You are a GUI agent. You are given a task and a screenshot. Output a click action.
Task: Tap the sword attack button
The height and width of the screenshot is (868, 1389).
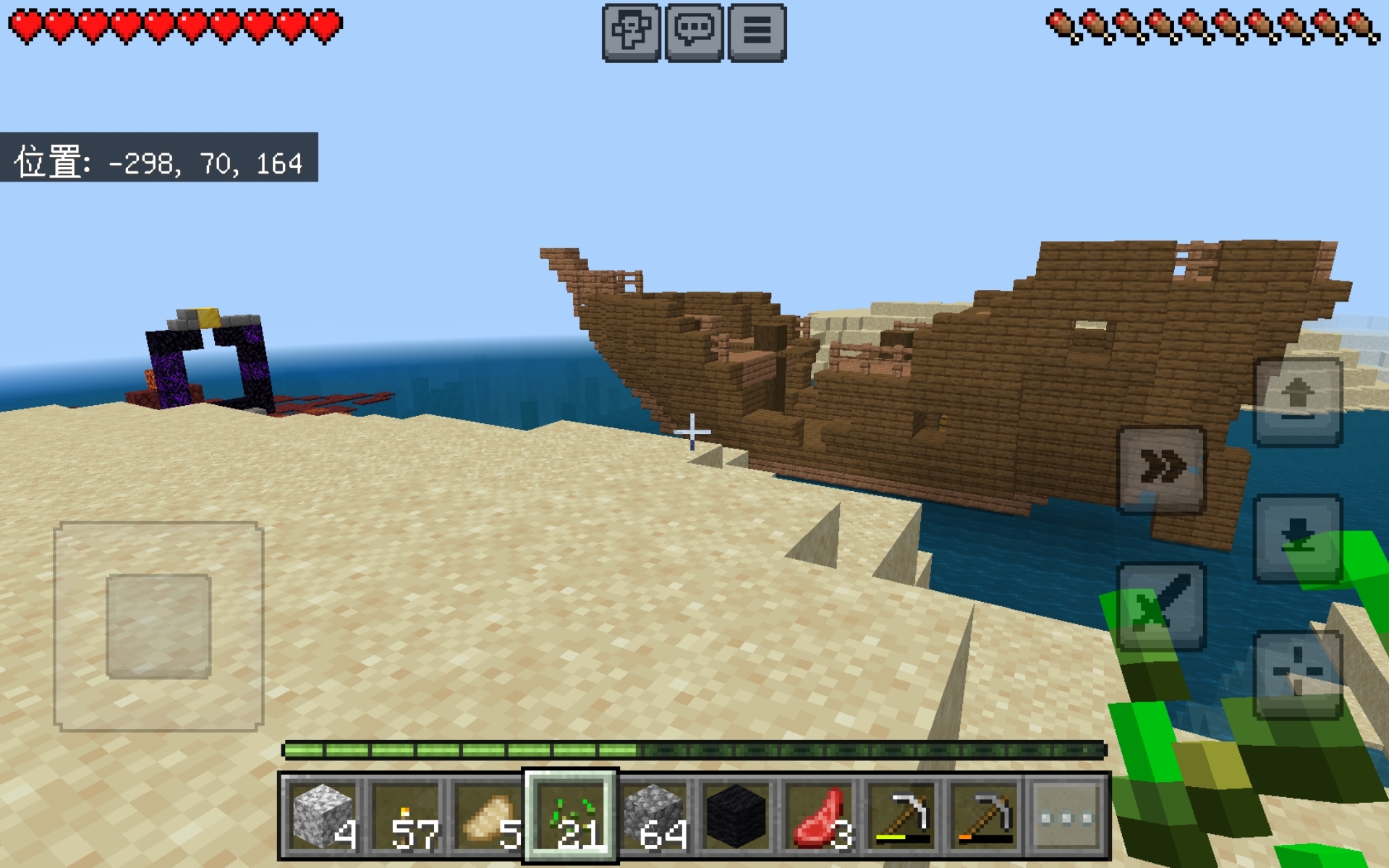point(1162,606)
